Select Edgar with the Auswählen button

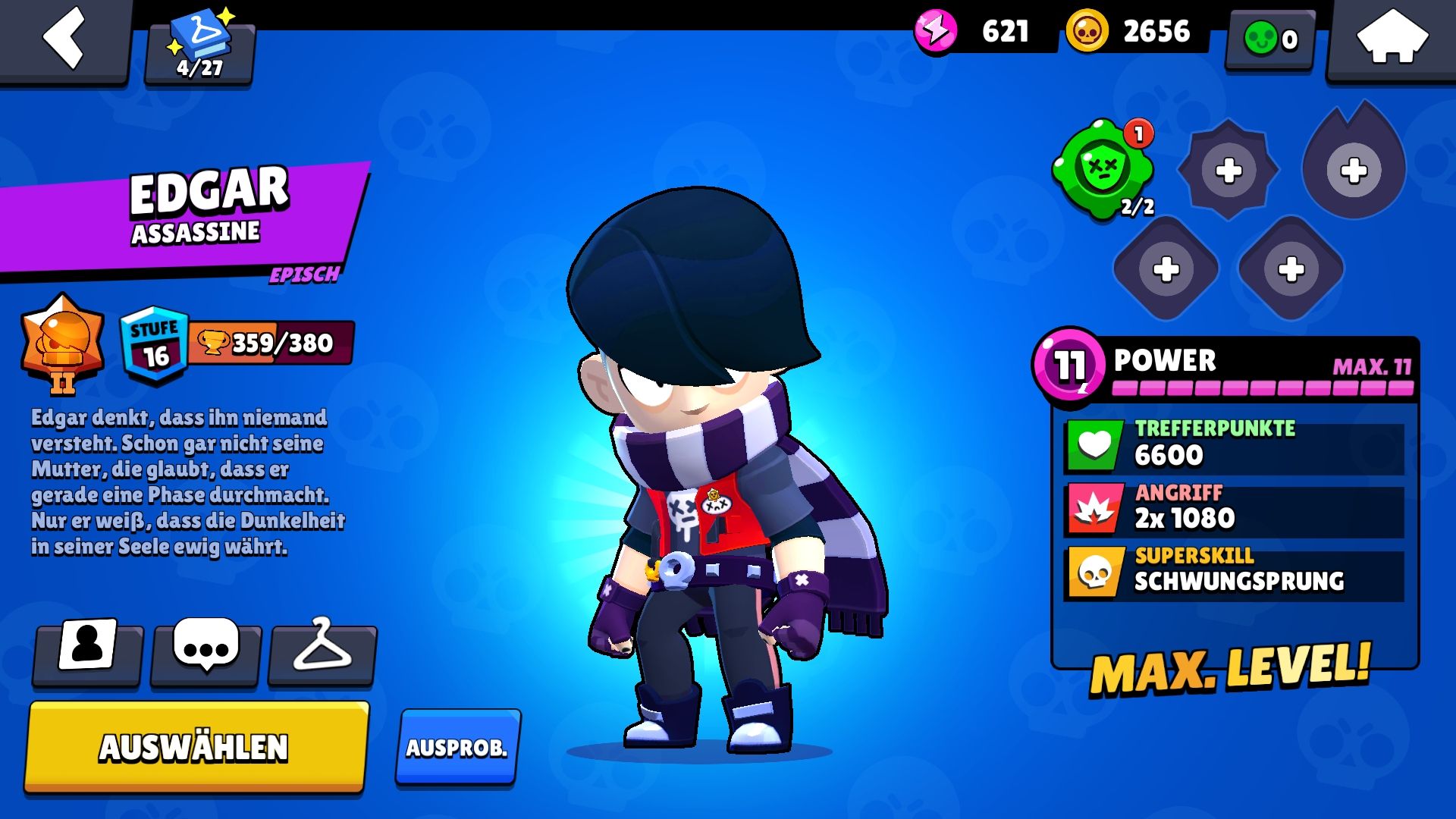[x=196, y=747]
